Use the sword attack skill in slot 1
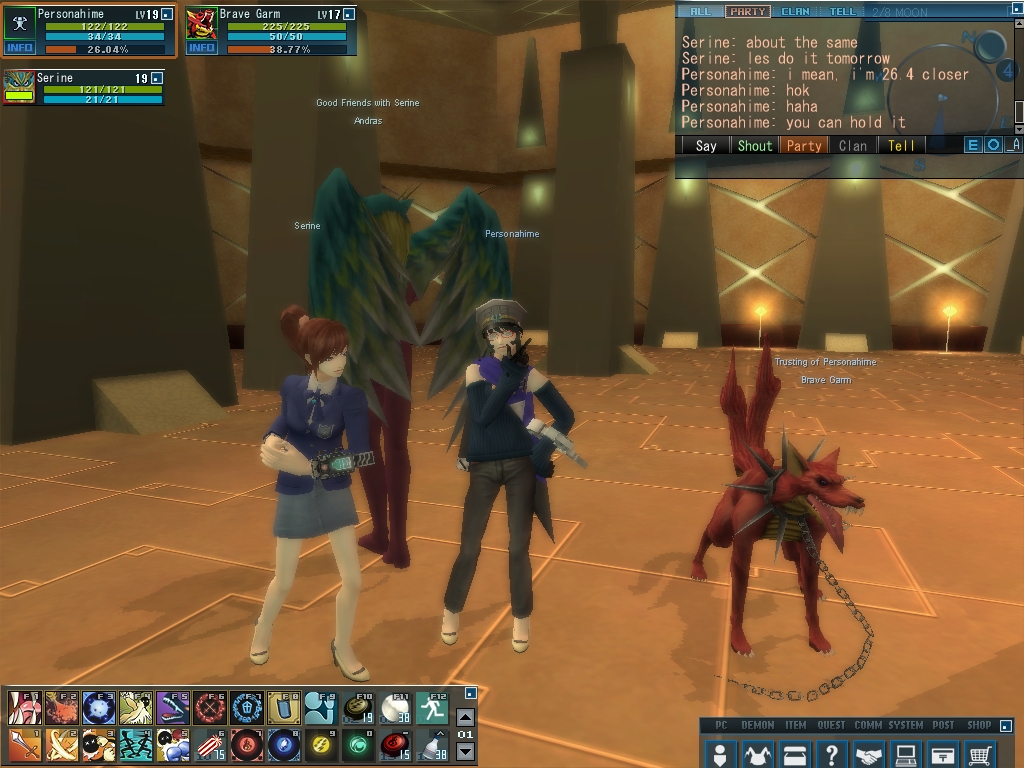Image resolution: width=1024 pixels, height=768 pixels. click(23, 745)
